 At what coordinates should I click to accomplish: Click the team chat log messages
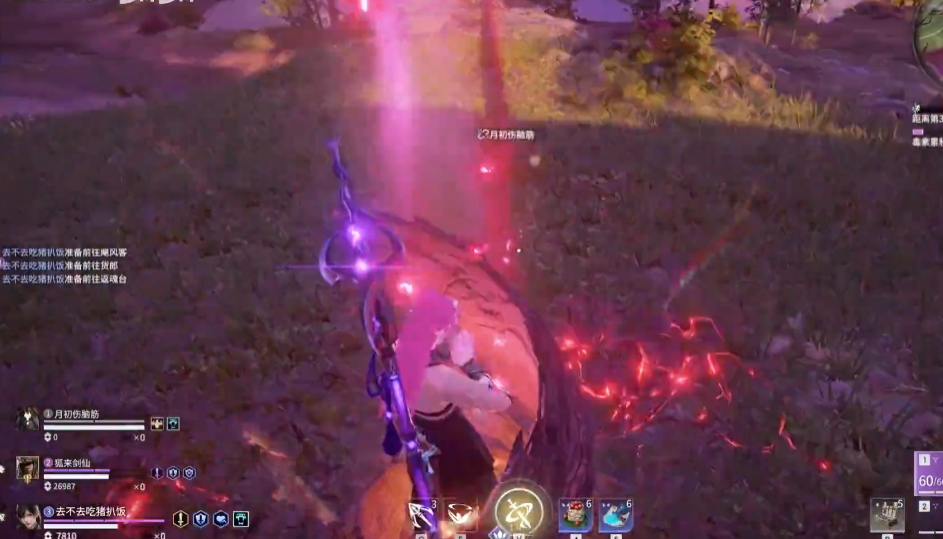click(x=65, y=266)
